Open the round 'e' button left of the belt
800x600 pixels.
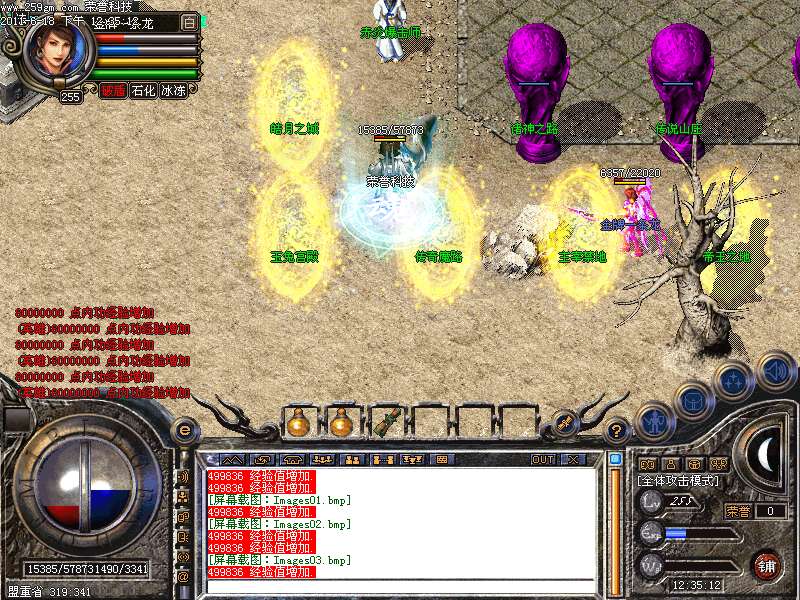tap(184, 430)
